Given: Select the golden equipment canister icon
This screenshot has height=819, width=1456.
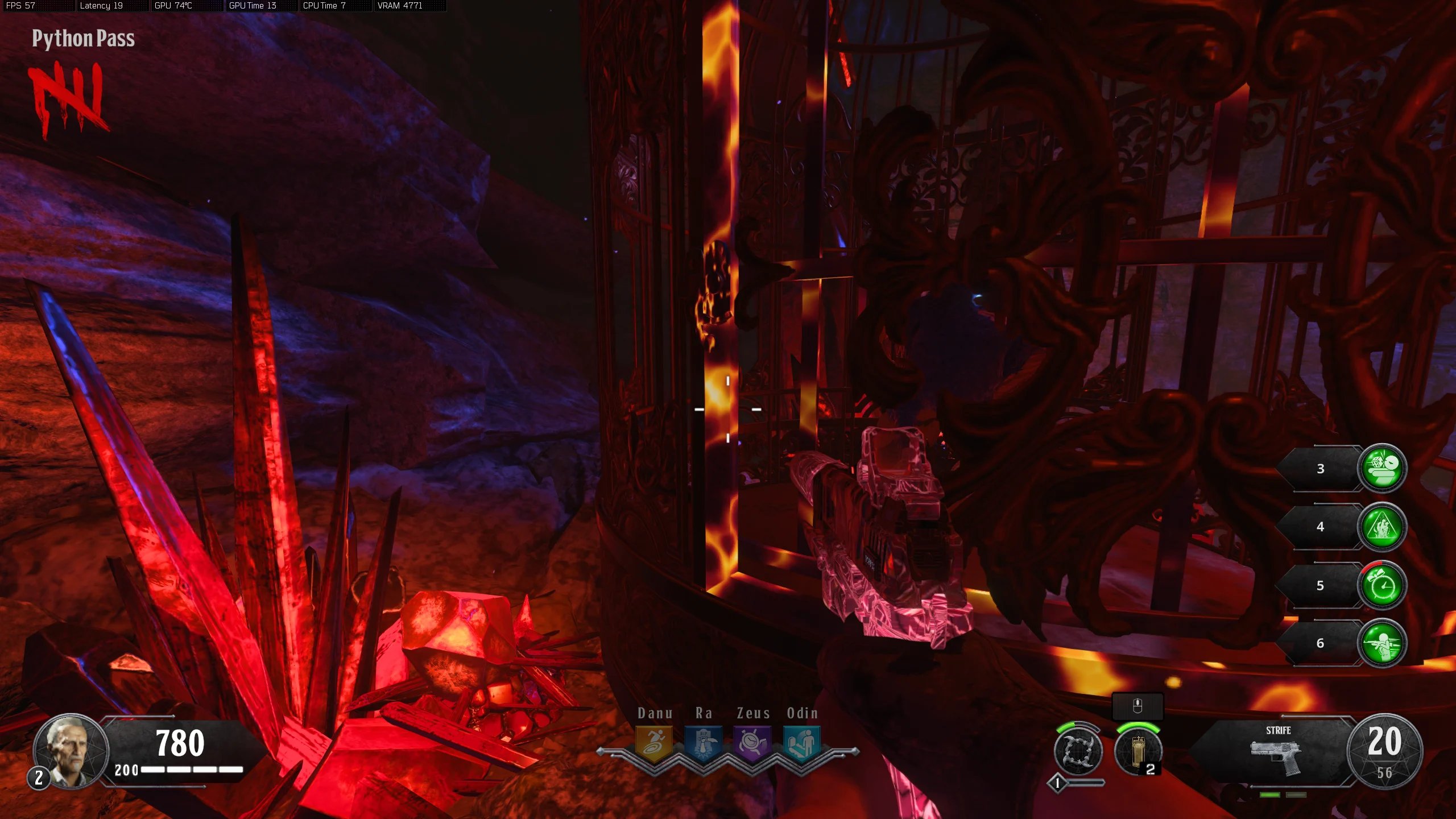Looking at the screenshot, I should (x=1137, y=752).
